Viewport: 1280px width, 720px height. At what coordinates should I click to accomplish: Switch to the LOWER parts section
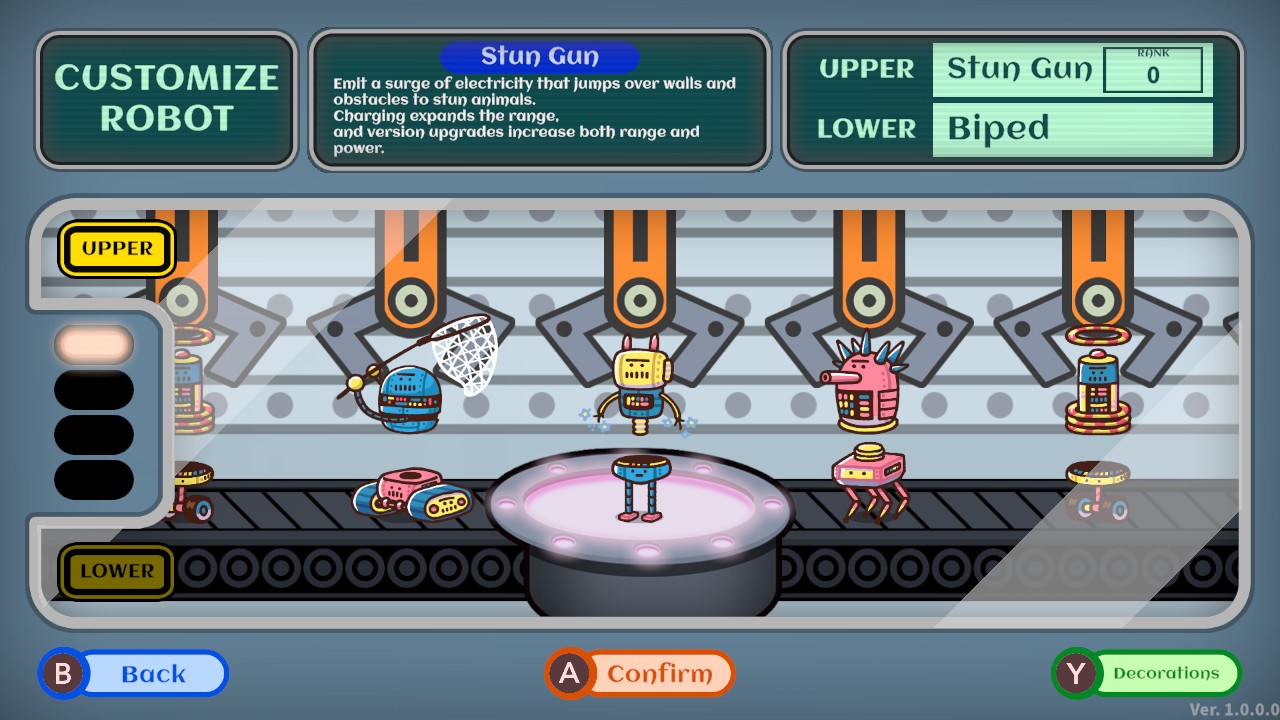[x=116, y=571]
